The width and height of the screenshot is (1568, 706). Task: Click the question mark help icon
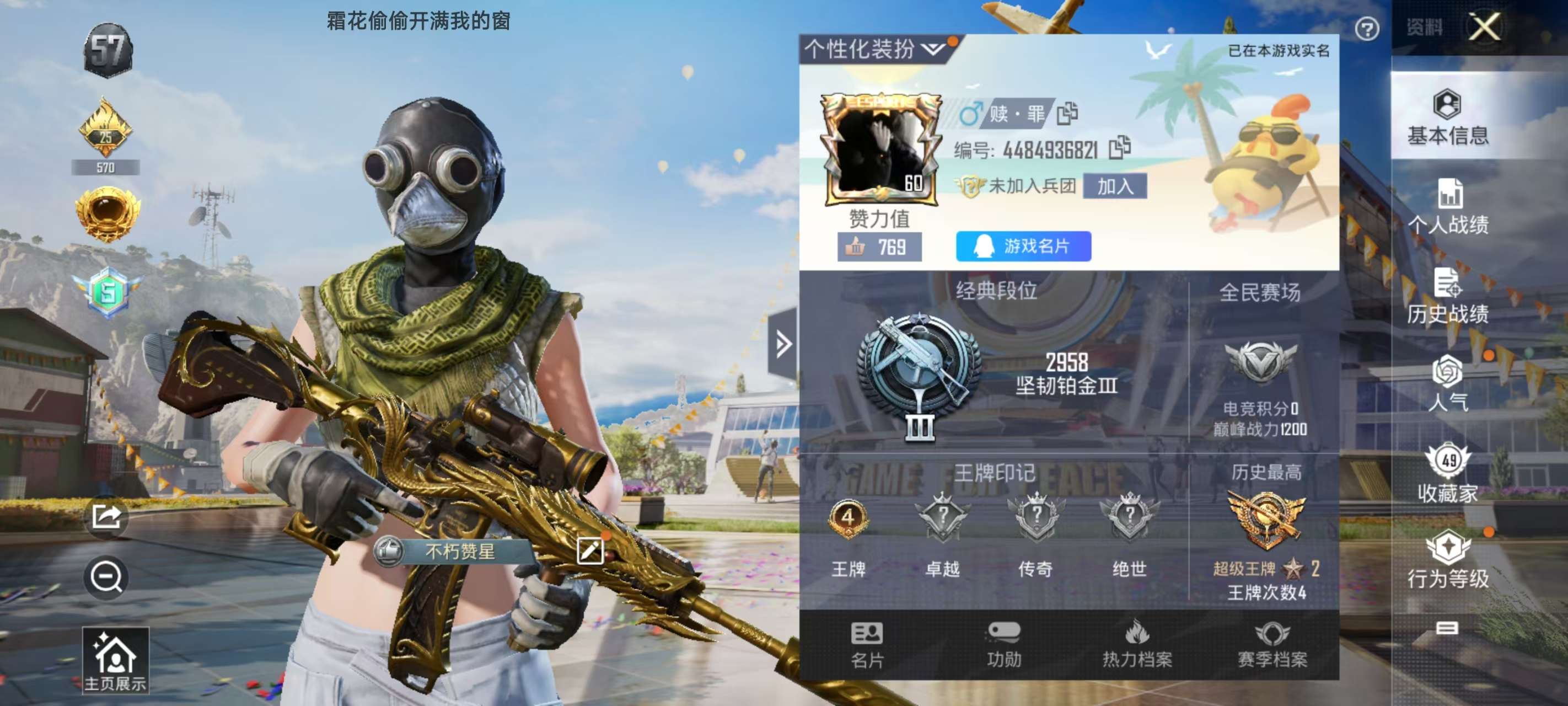(x=1367, y=29)
